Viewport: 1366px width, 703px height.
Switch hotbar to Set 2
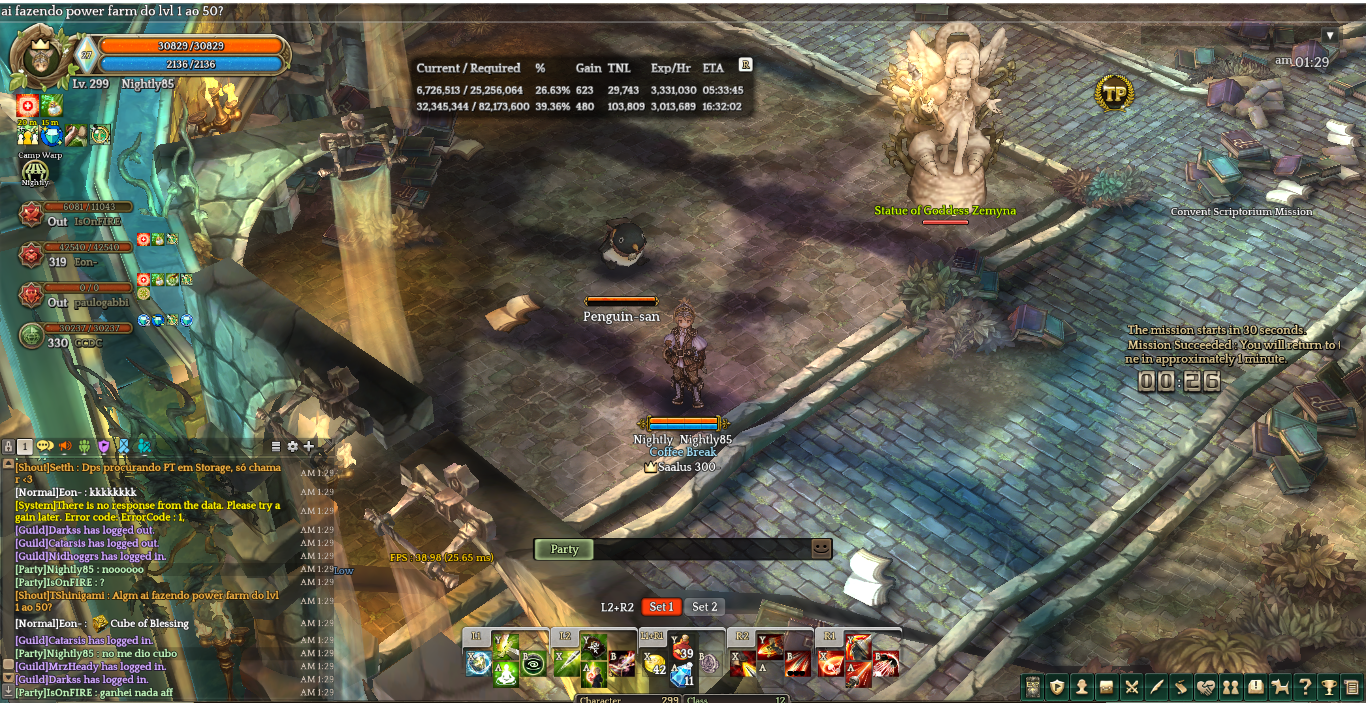pos(705,607)
